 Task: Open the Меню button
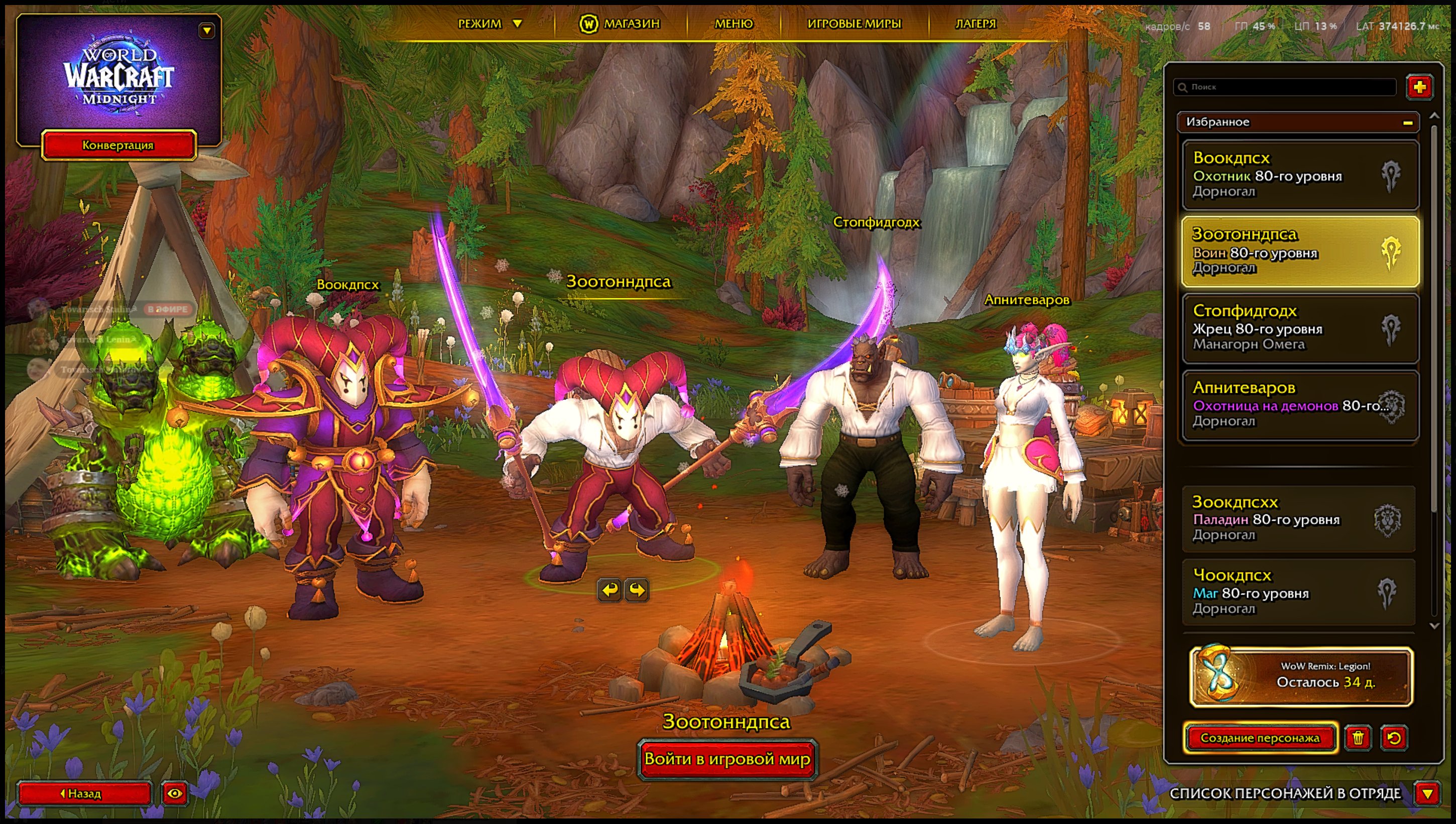pyautogui.click(x=734, y=24)
